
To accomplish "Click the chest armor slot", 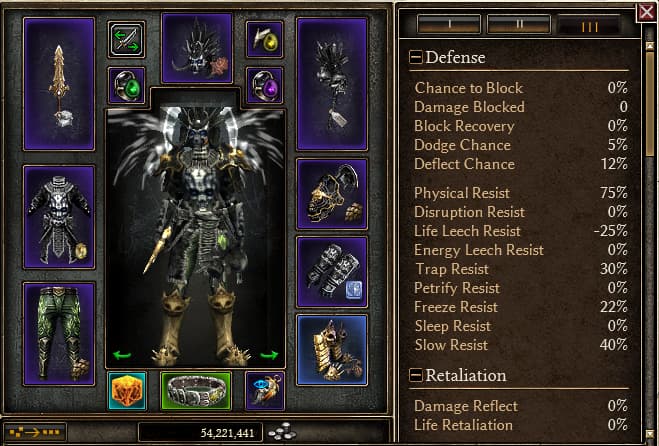I will point(59,215).
